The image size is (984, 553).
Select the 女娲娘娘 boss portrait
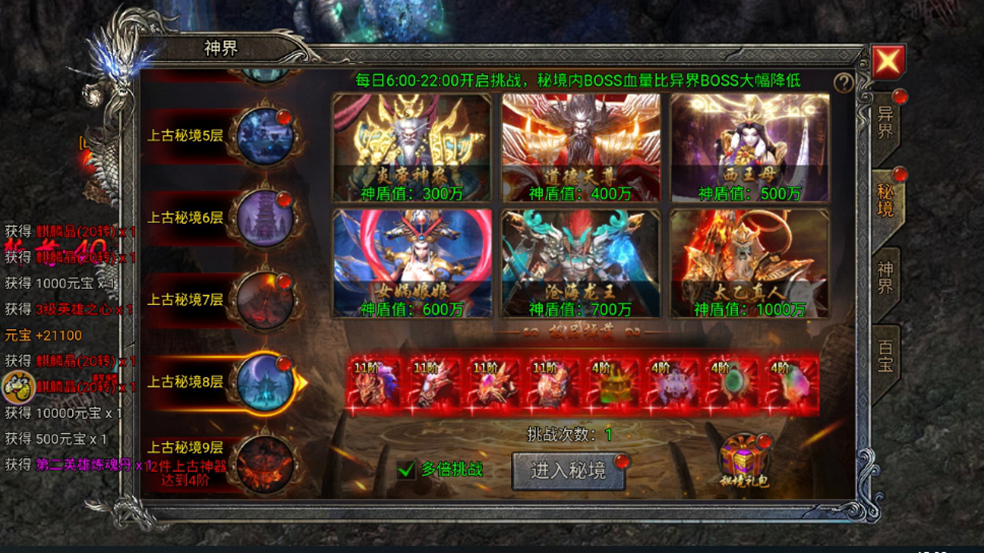click(412, 263)
